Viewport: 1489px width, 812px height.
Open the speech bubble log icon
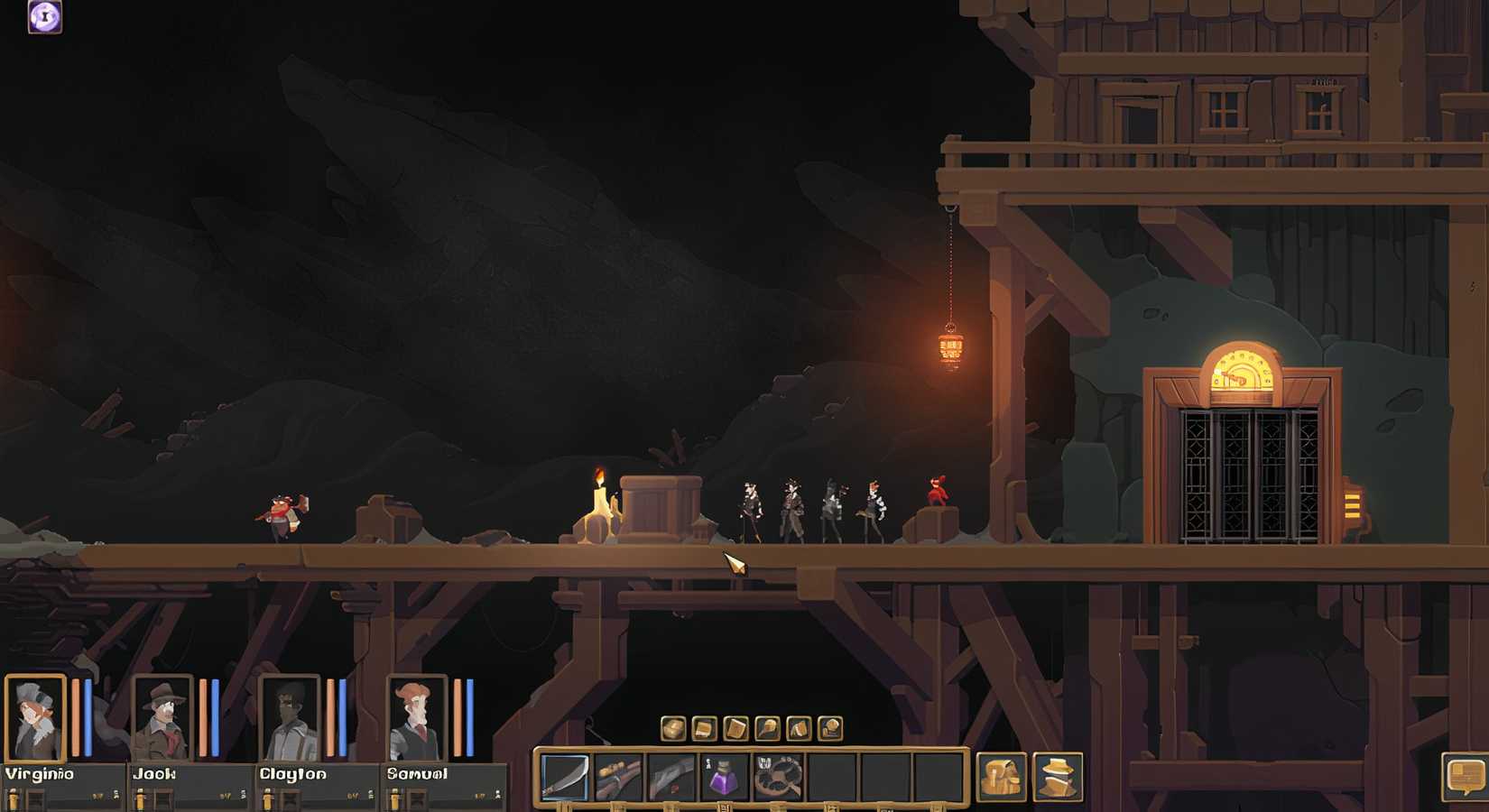(x=1466, y=776)
